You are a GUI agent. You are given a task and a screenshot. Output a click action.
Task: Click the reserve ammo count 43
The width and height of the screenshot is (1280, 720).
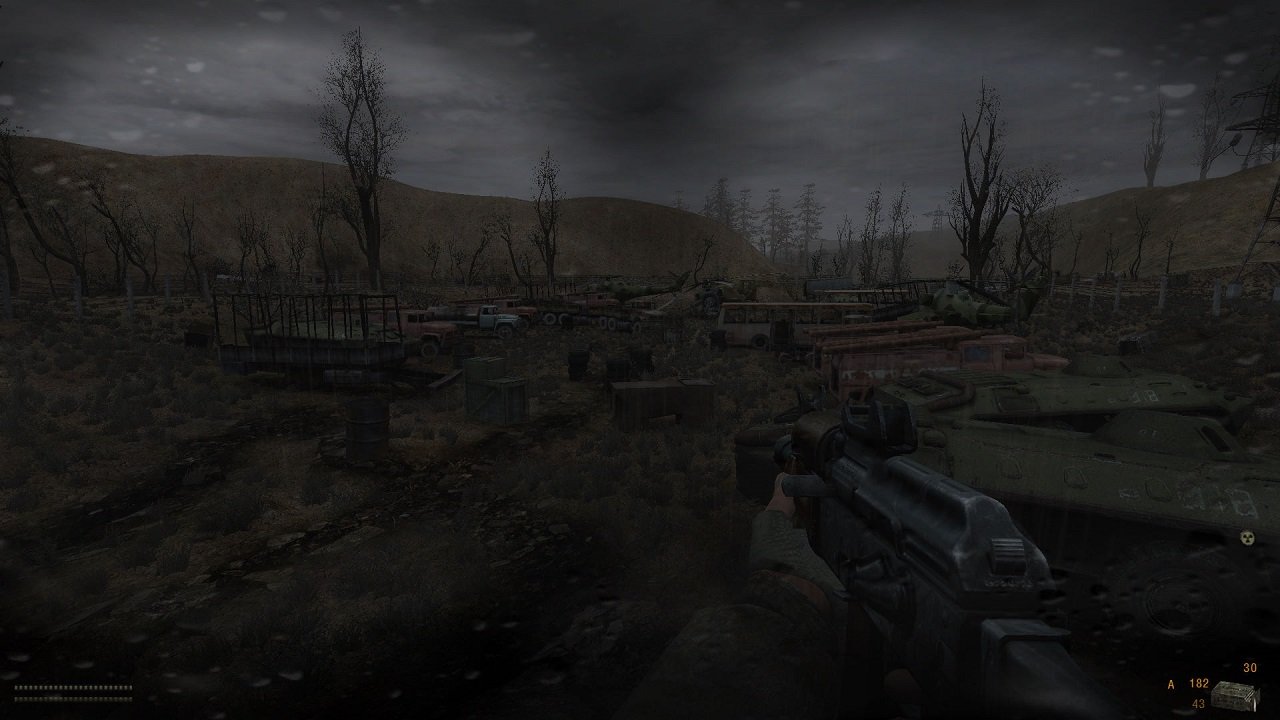(1198, 702)
